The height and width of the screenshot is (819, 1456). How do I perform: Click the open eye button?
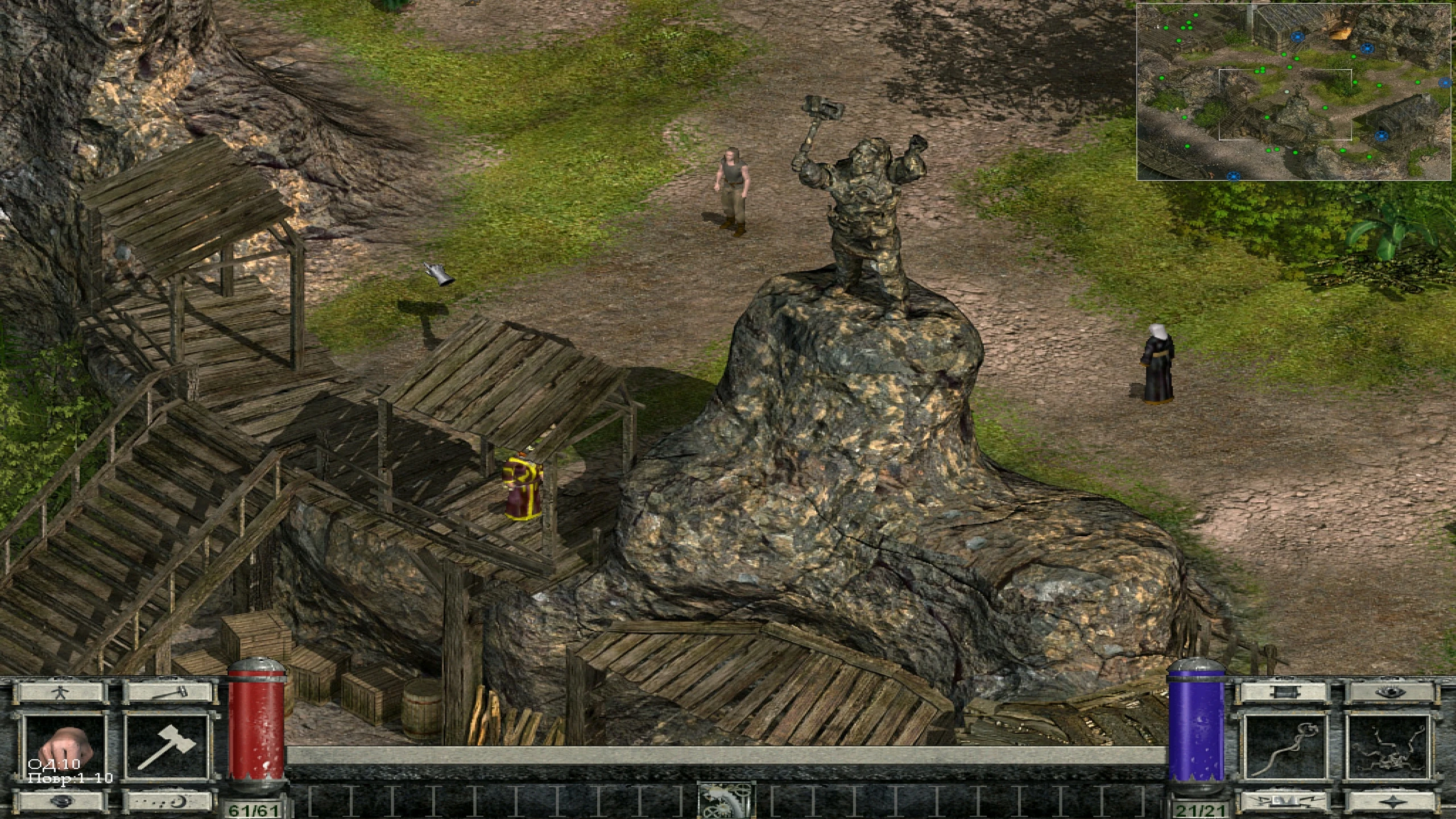click(1389, 693)
